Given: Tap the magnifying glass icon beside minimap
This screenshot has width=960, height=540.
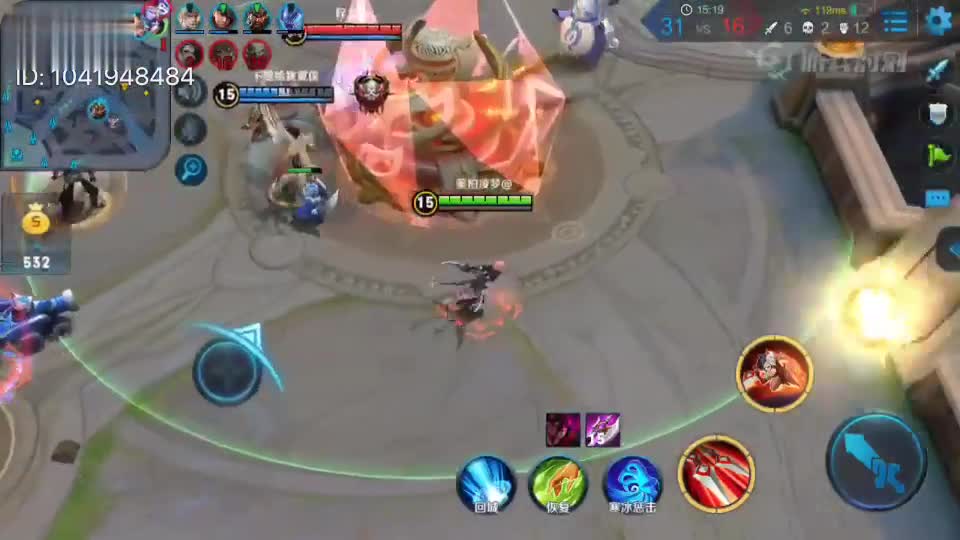Looking at the screenshot, I should (190, 170).
